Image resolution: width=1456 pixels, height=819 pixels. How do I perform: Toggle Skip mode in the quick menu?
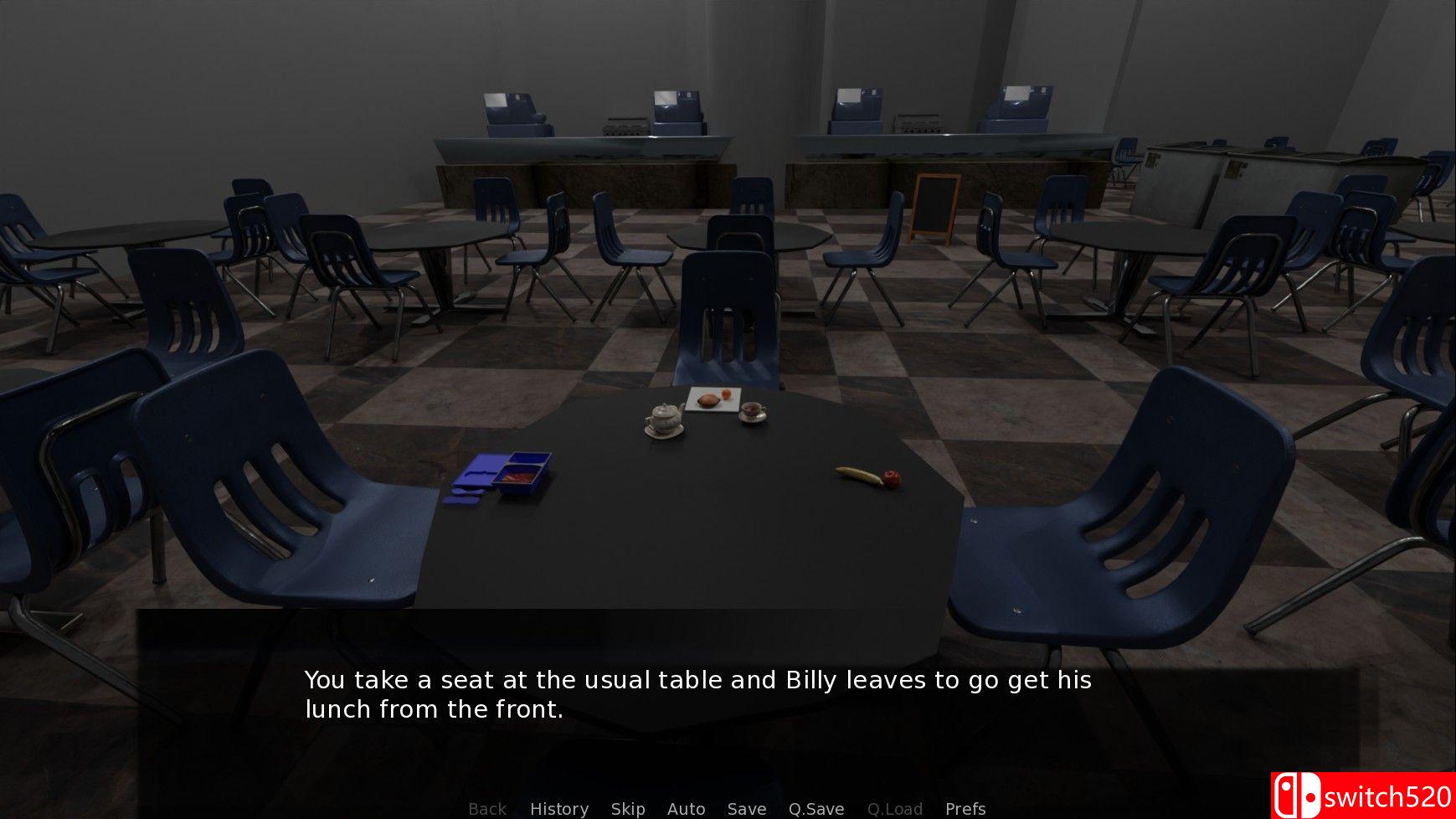click(x=629, y=808)
